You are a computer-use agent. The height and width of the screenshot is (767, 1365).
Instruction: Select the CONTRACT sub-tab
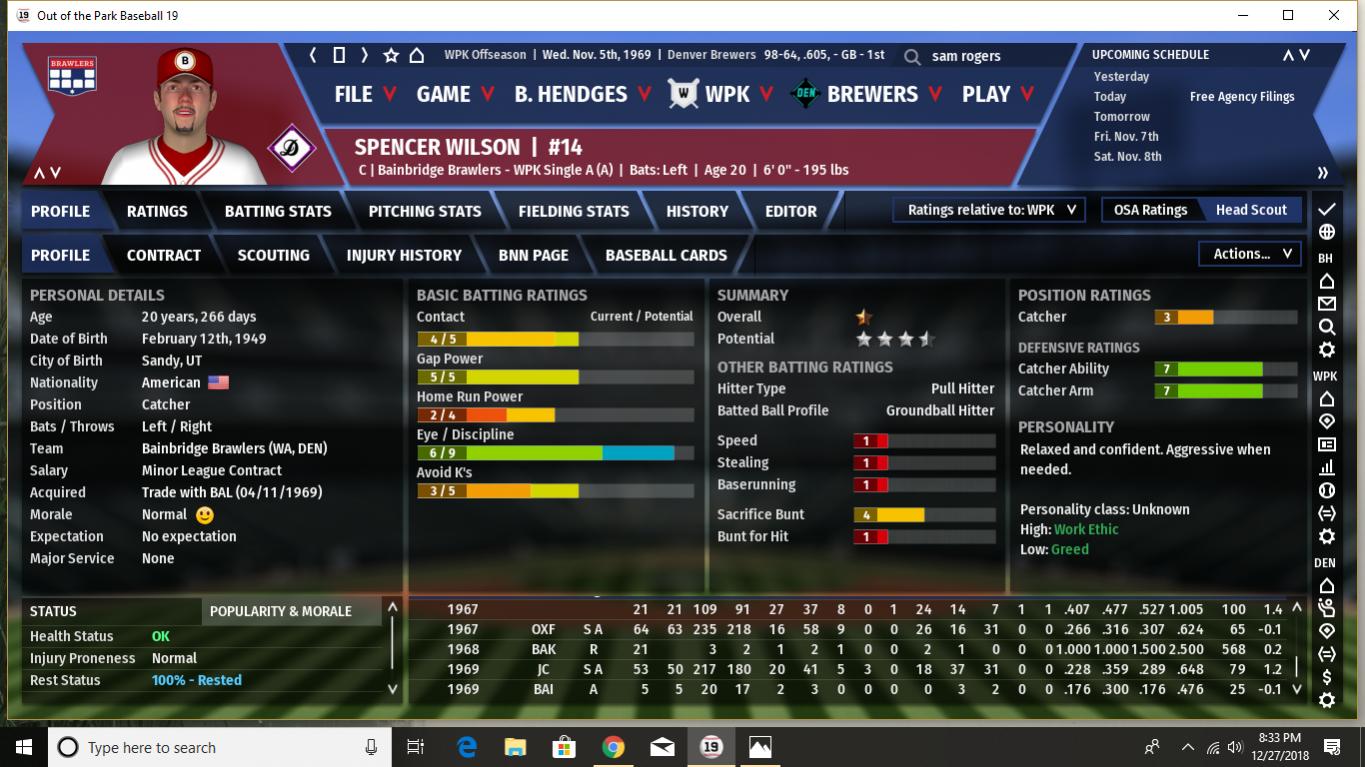click(x=164, y=255)
